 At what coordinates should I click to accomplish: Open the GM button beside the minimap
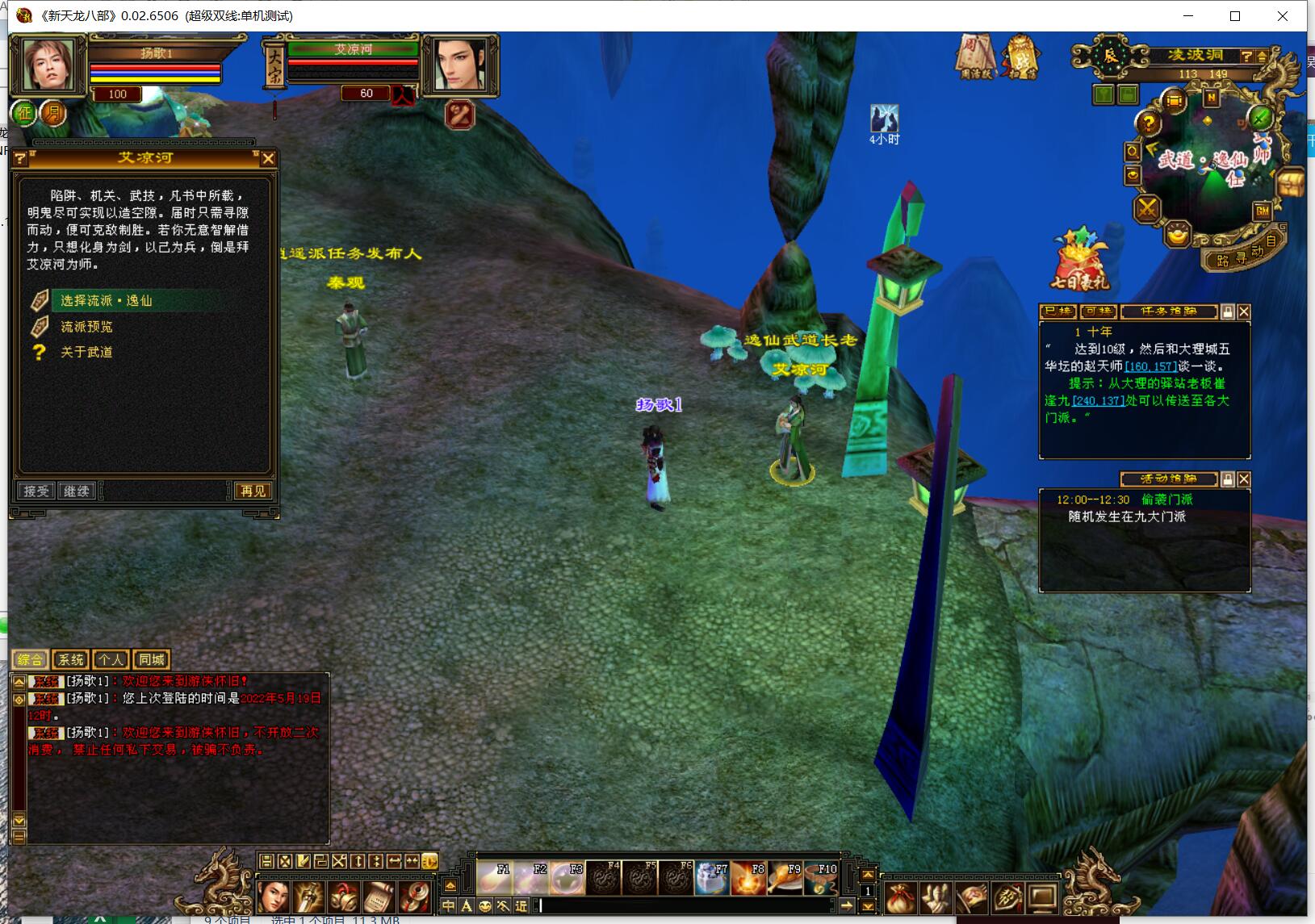(x=1263, y=211)
